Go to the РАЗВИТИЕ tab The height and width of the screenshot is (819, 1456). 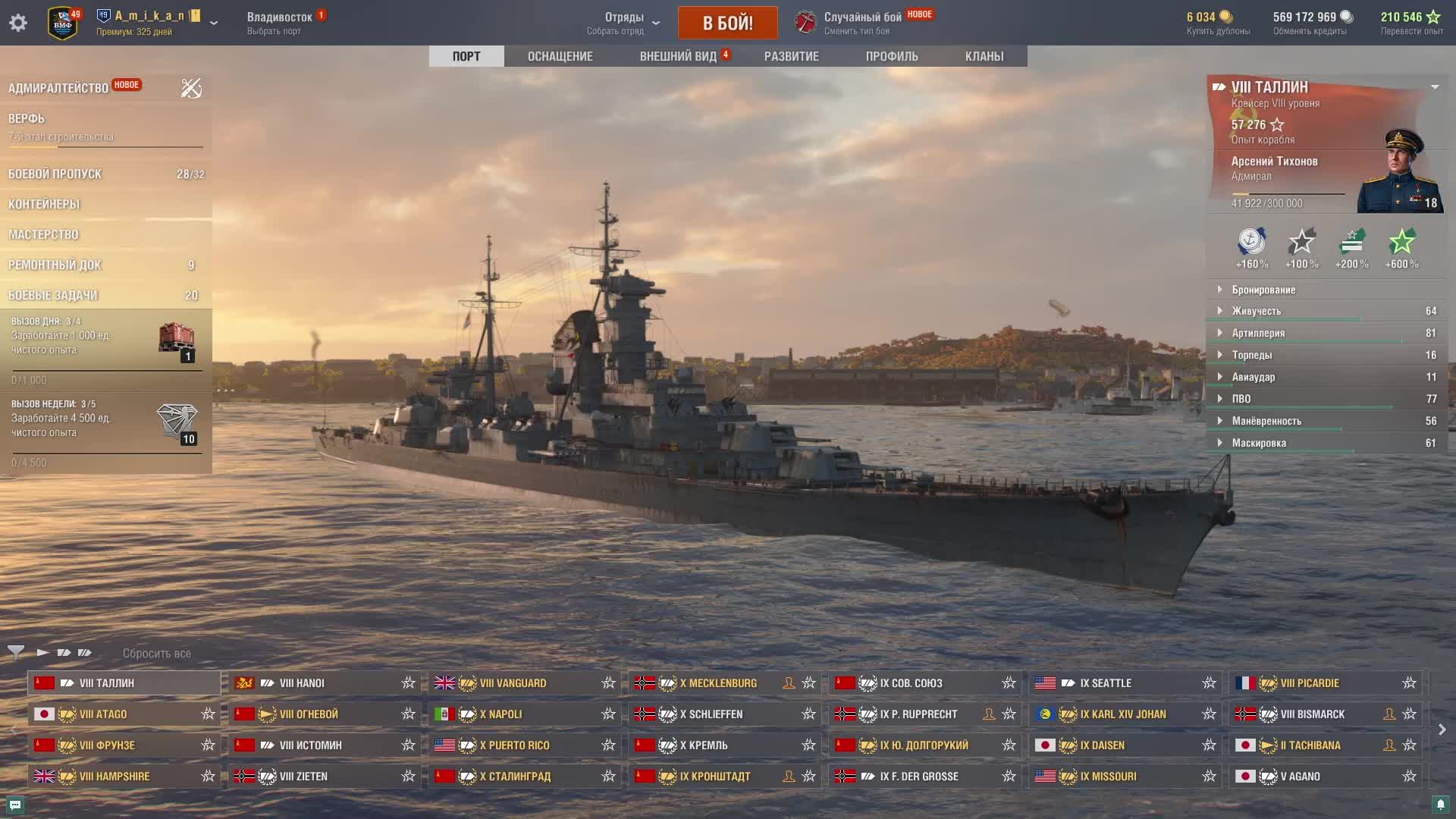[x=791, y=56]
